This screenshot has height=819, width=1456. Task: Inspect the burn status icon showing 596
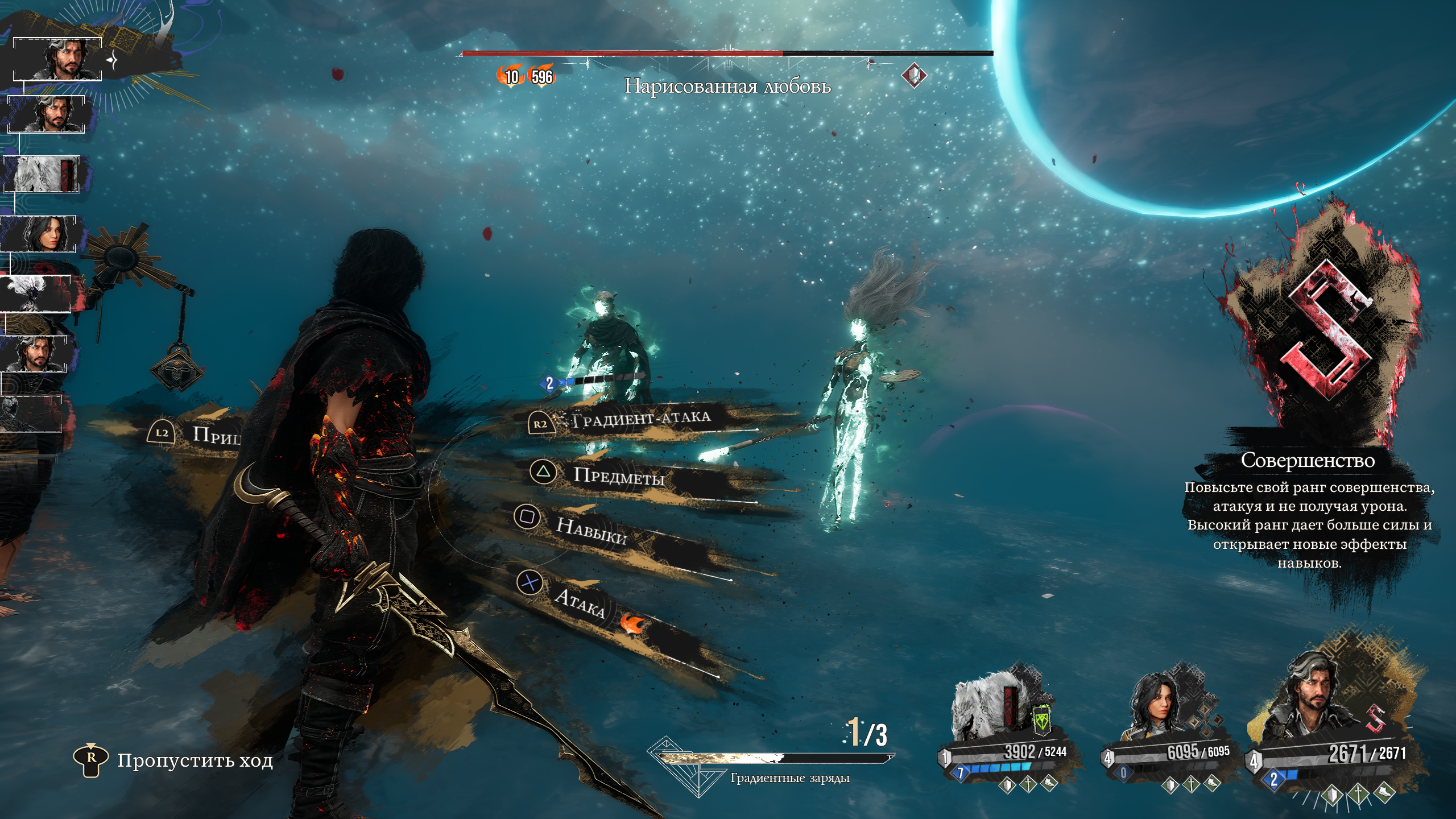pyautogui.click(x=541, y=76)
